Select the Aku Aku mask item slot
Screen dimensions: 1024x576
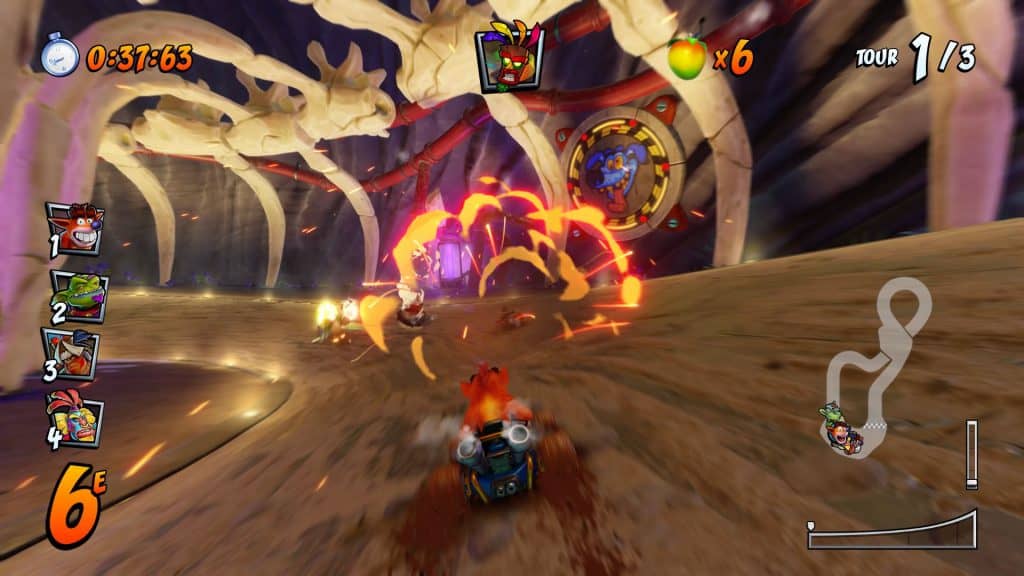pyautogui.click(x=510, y=57)
